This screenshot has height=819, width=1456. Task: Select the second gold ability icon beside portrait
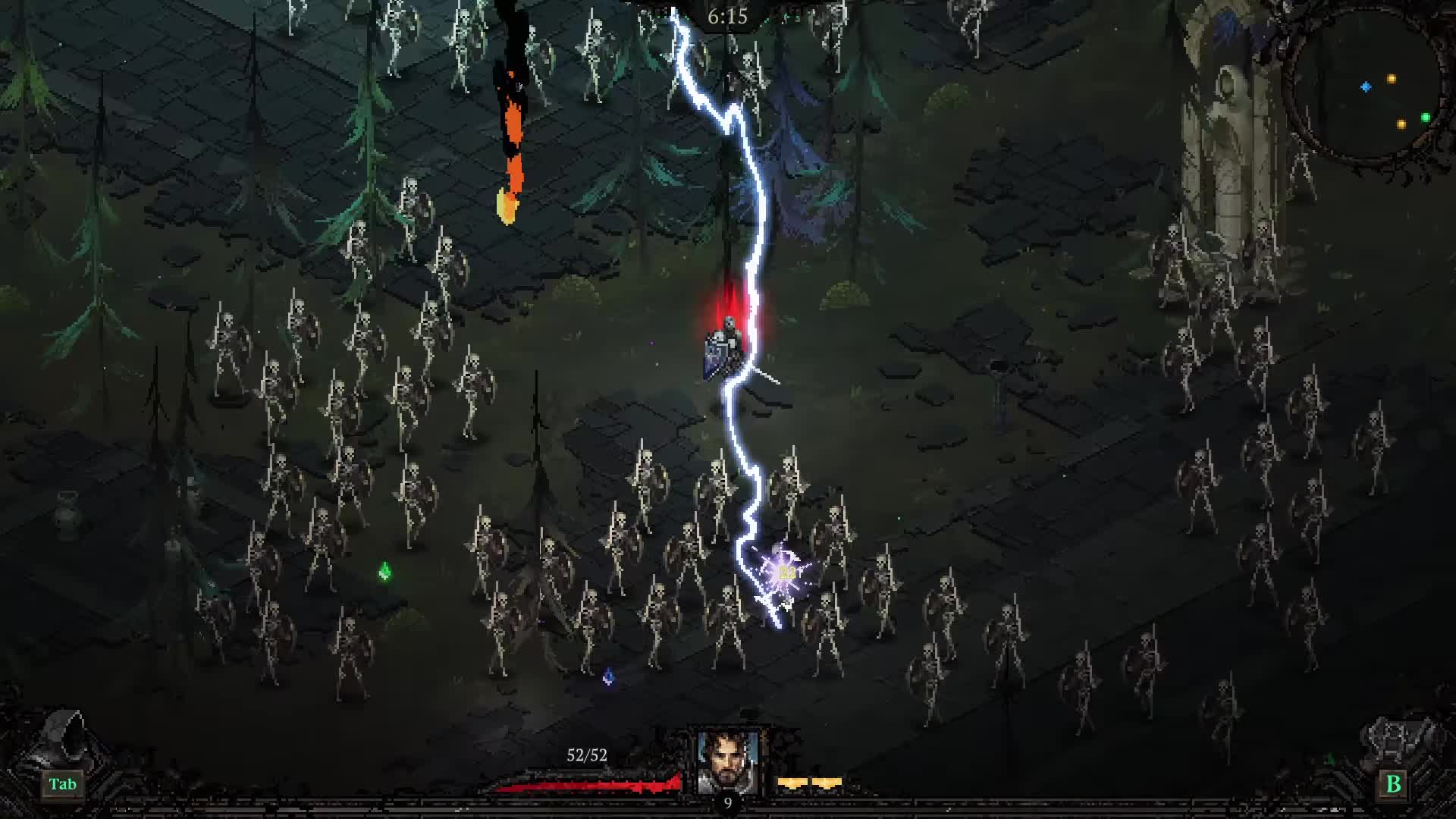pos(827,783)
